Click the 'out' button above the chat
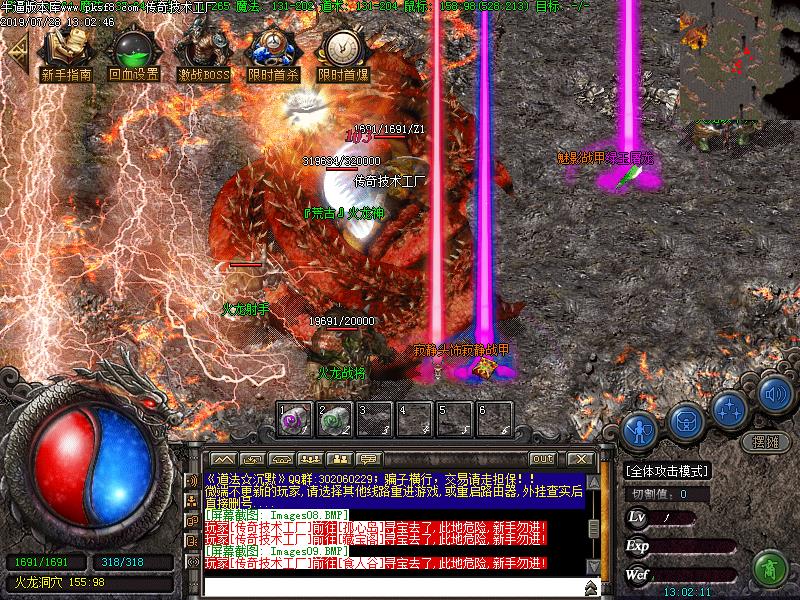Screen dimensions: 800x600 [542, 458]
